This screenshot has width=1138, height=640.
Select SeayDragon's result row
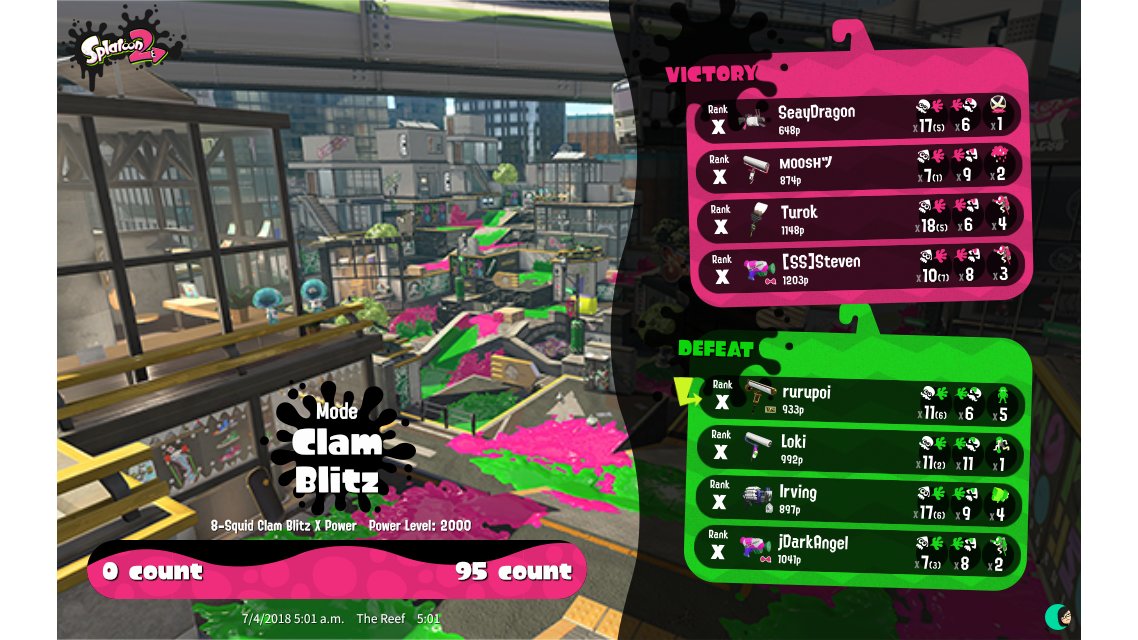[858, 118]
